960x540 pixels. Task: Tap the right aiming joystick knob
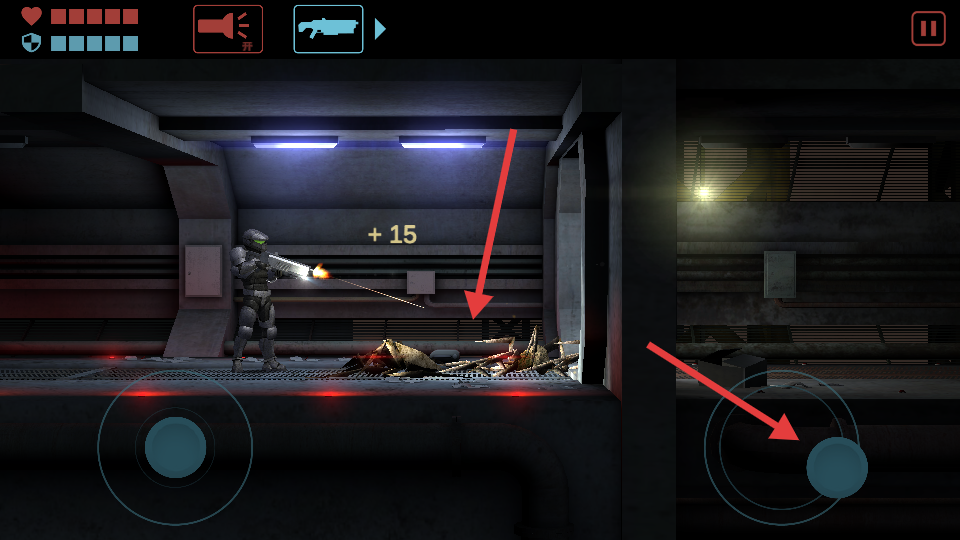[x=837, y=467]
